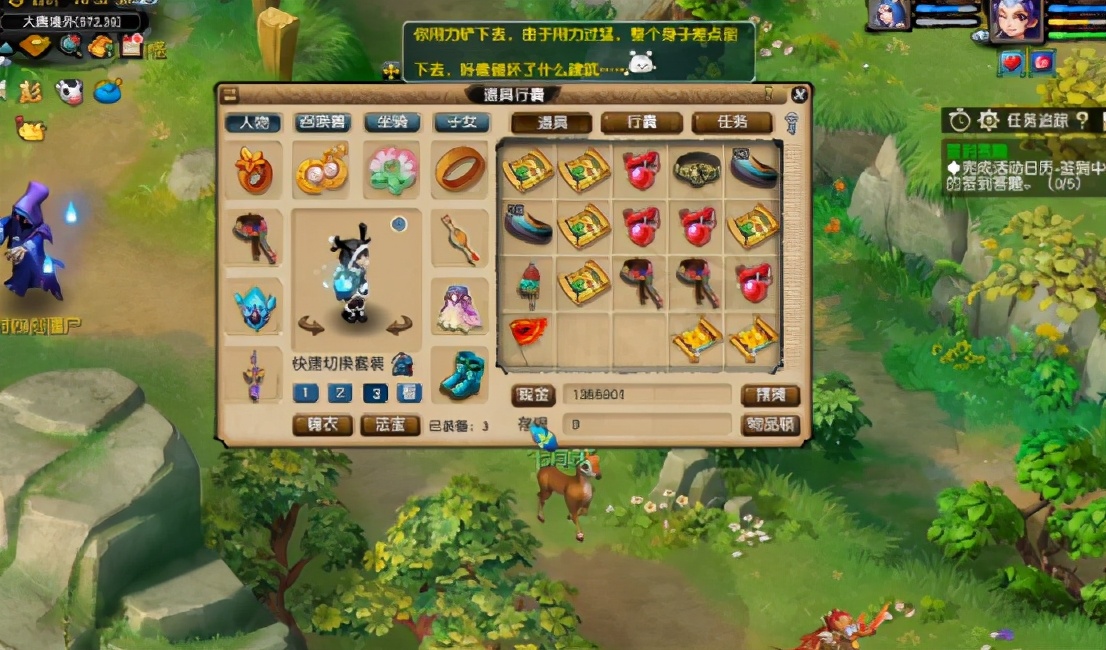The image size is (1106, 650).
Task: Open the 任务 quest items tab
Action: 732,123
